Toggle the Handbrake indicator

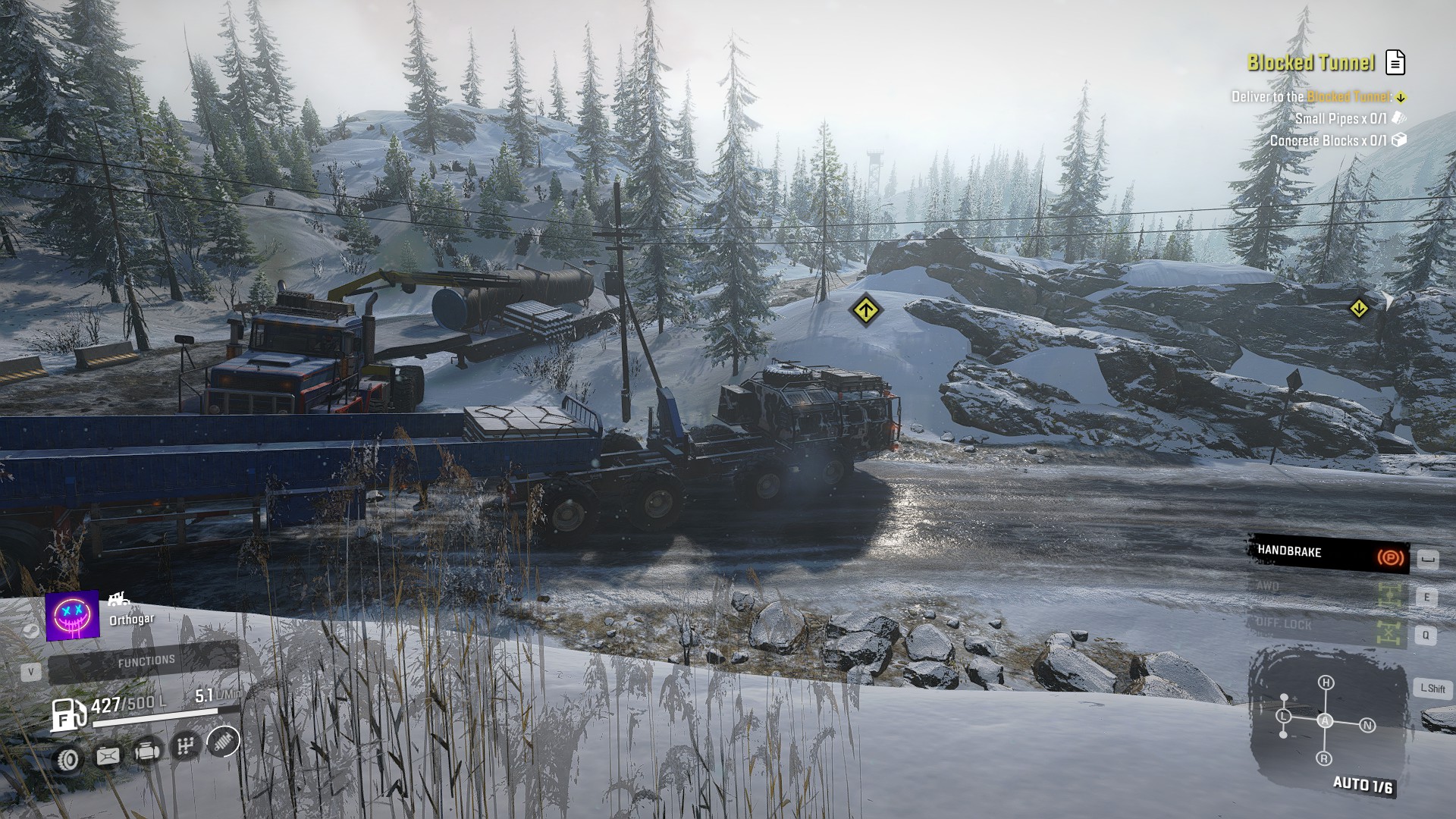pos(1329,554)
